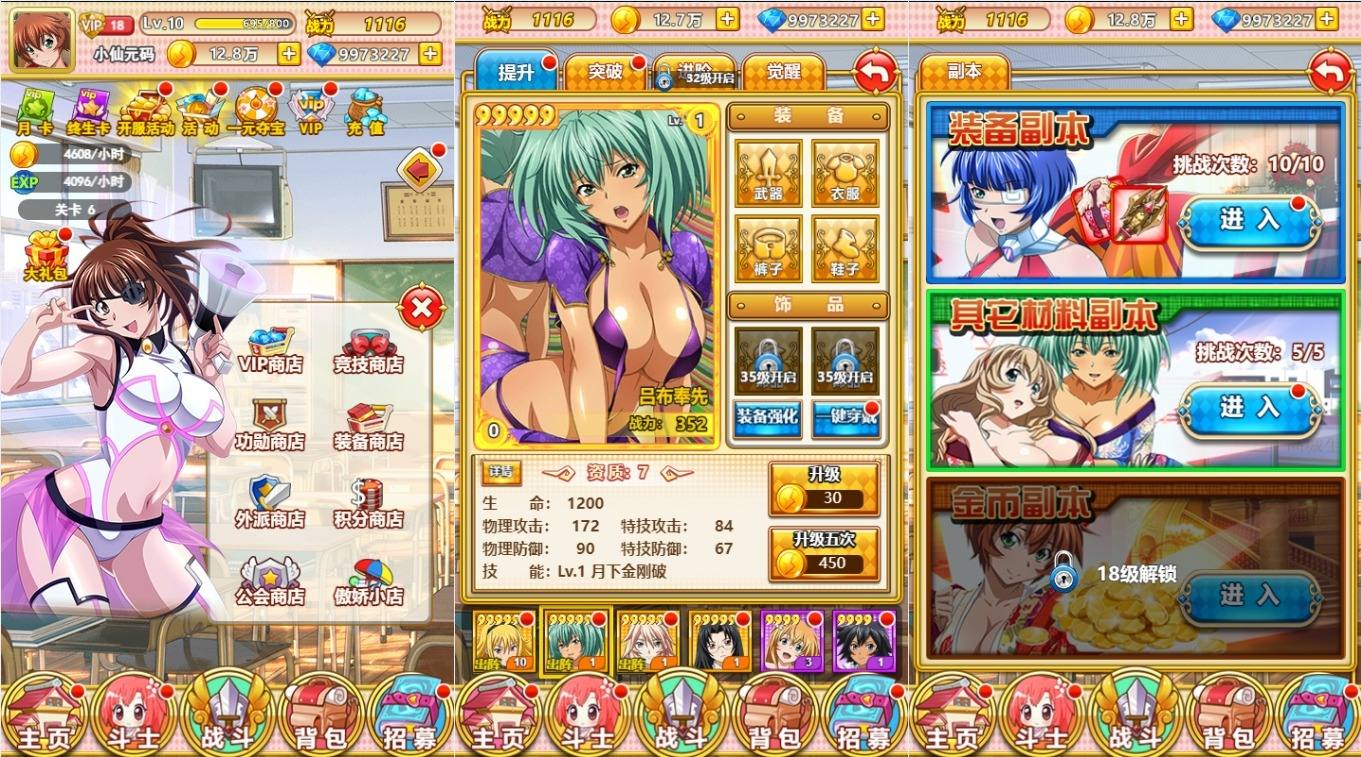Open the VIP商店 shop
1361x757 pixels.
coord(270,350)
